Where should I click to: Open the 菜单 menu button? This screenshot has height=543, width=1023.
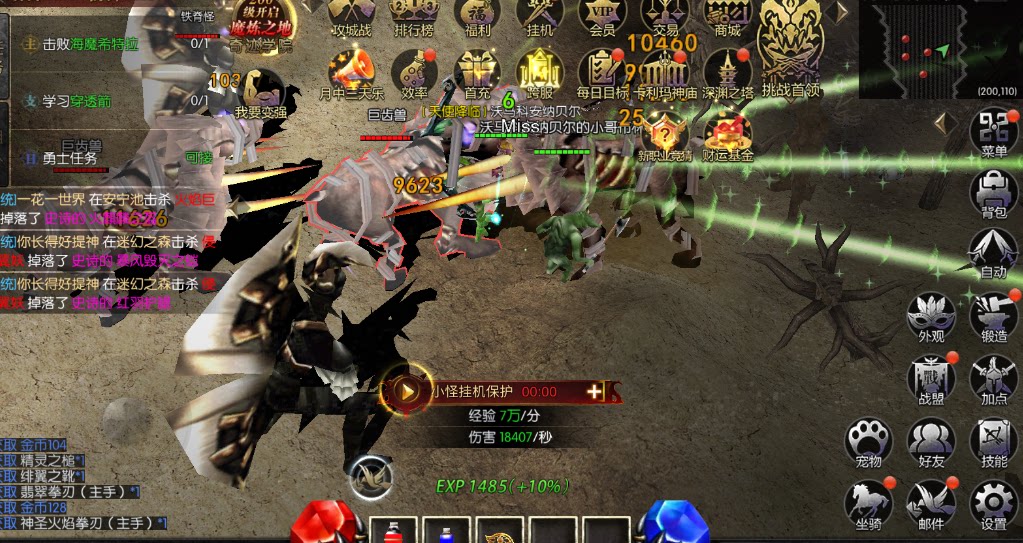[x=994, y=131]
